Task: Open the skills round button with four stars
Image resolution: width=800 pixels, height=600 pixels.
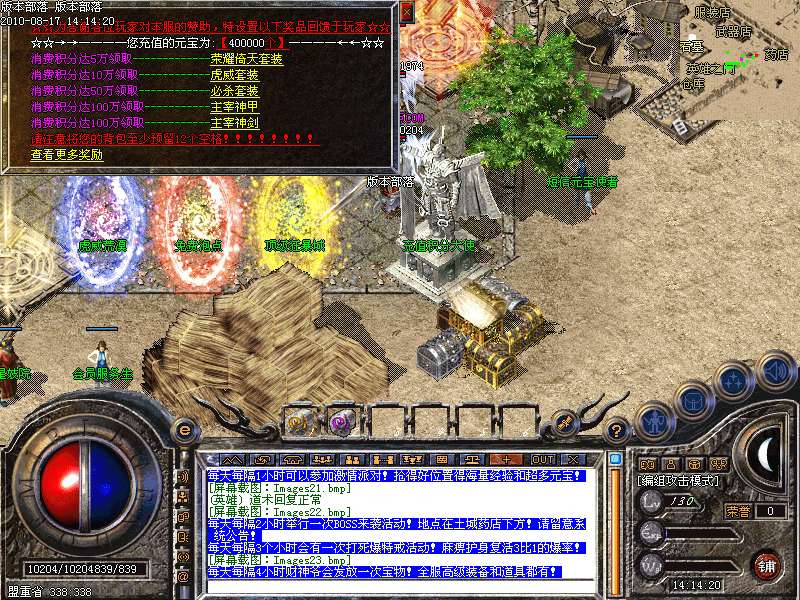Action: [733, 381]
